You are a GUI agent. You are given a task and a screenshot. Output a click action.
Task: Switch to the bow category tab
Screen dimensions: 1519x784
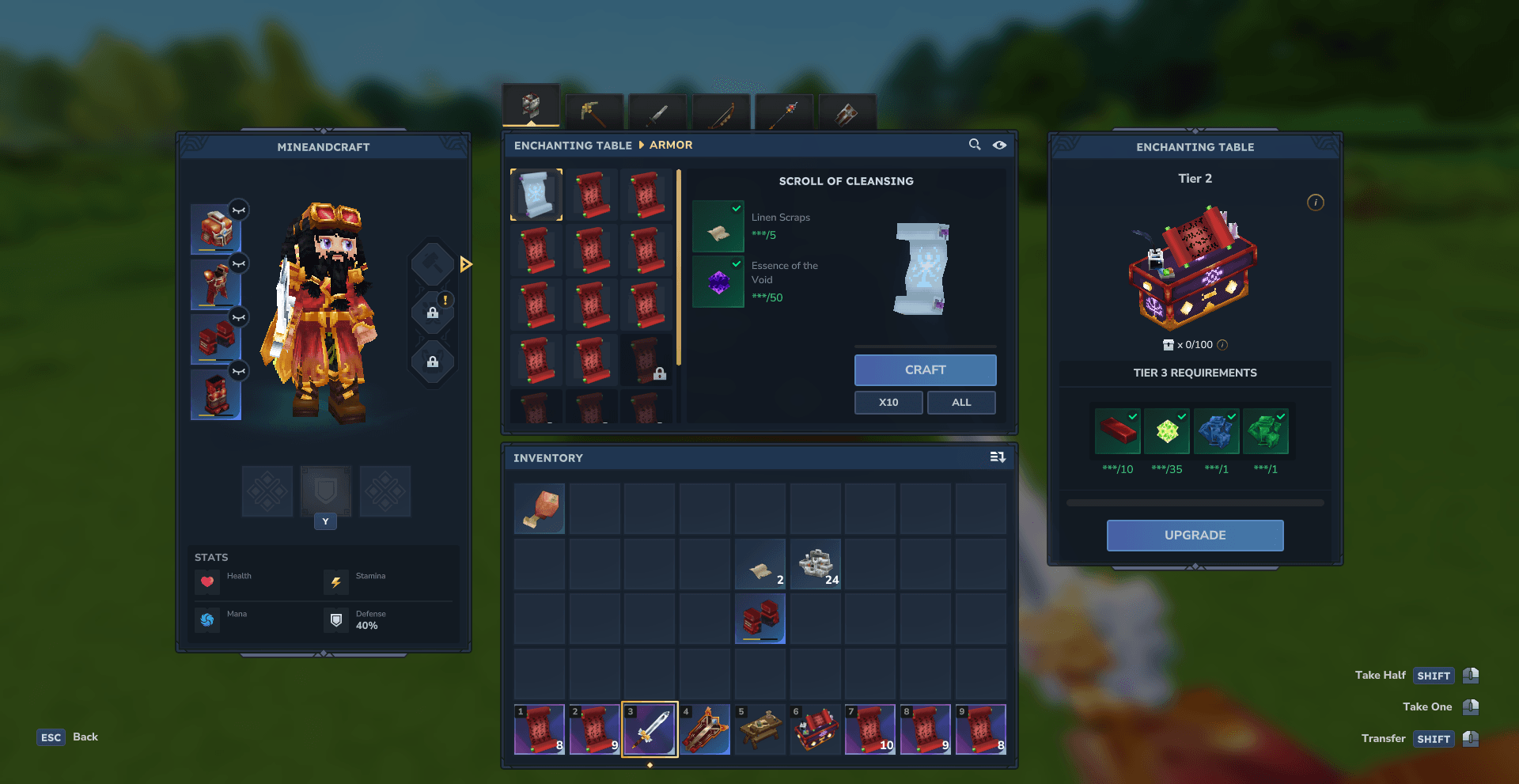(721, 112)
